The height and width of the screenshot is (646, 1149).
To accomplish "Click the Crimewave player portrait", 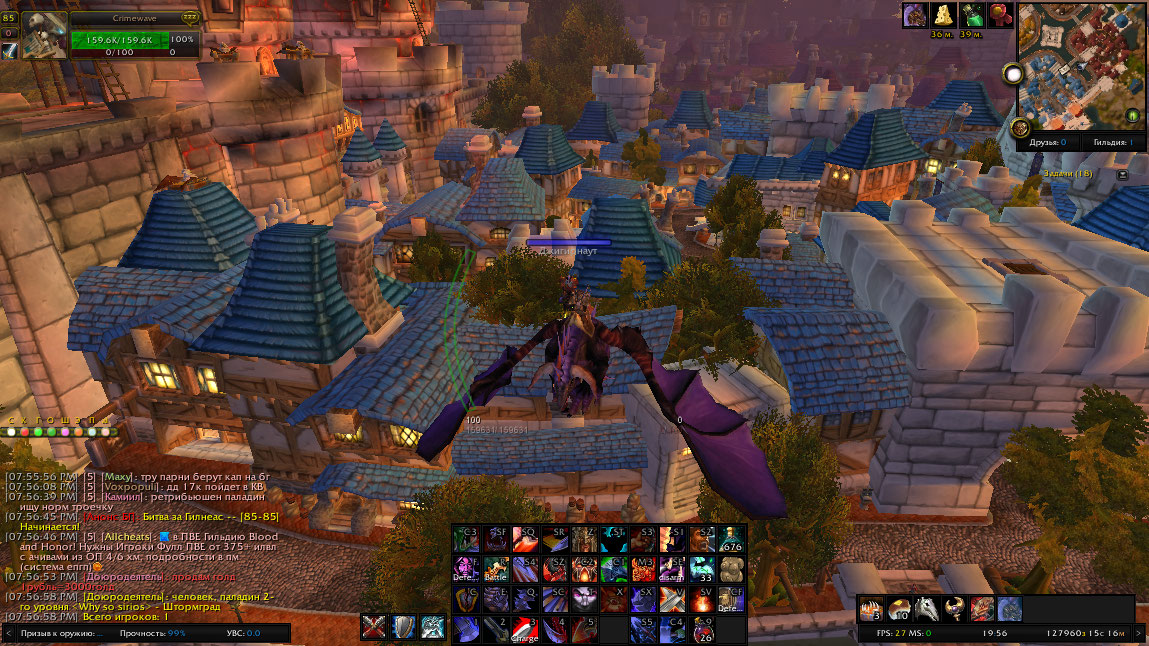I will [44, 36].
